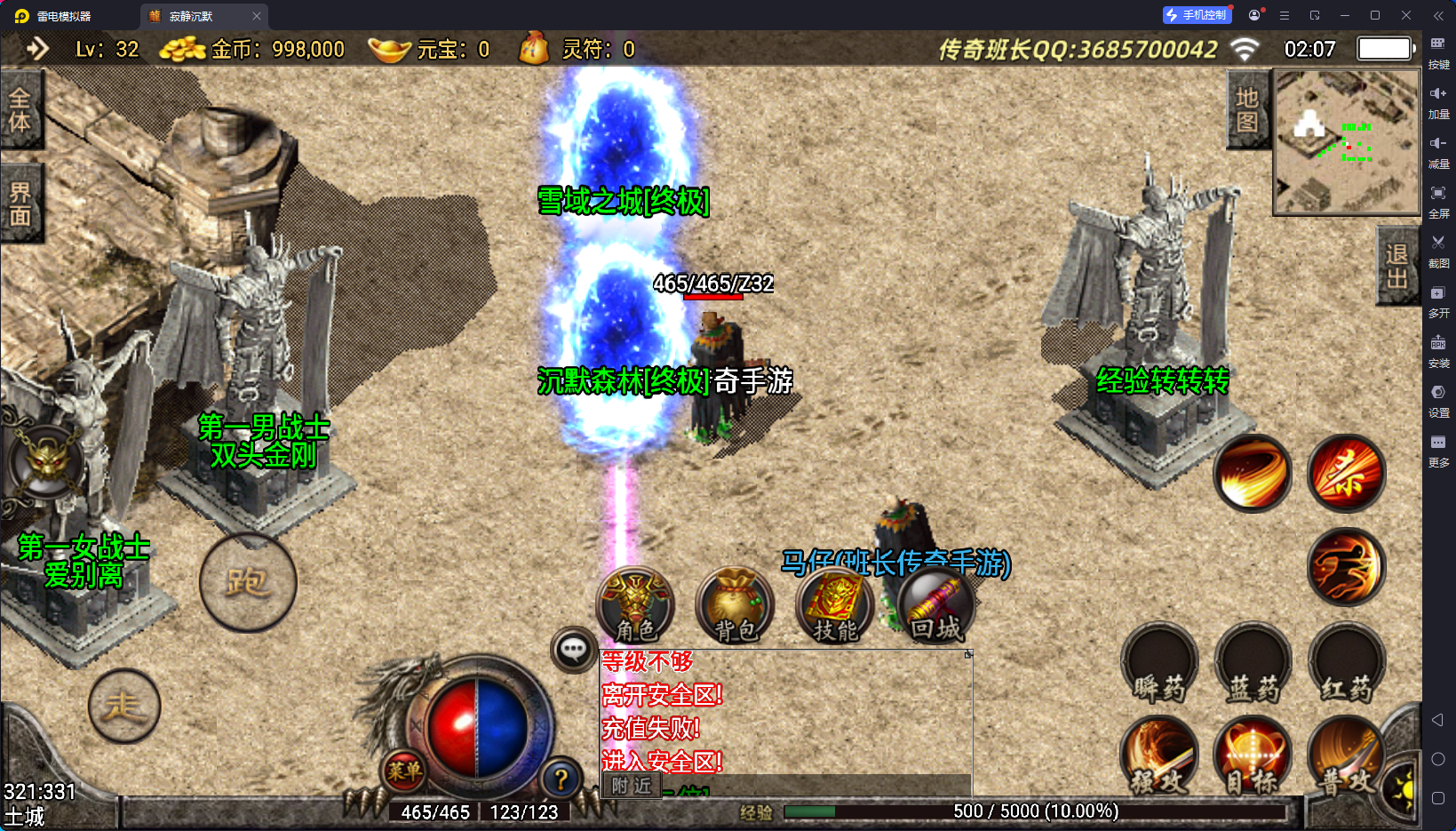The width and height of the screenshot is (1456, 831).
Task: Open the 背包 inventory bag
Action: click(735, 606)
